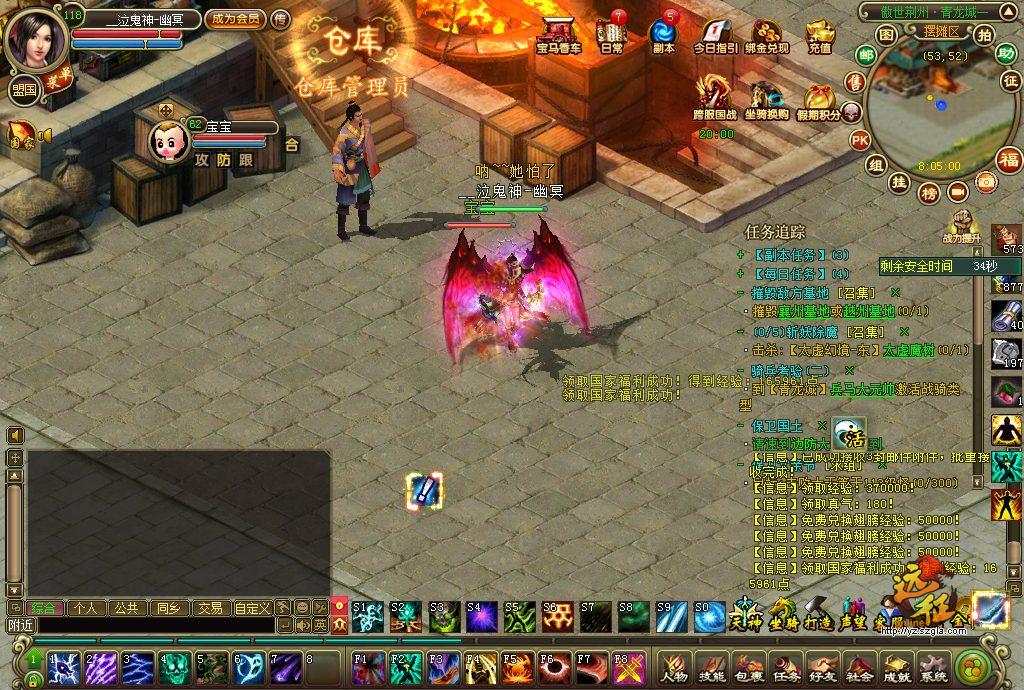The height and width of the screenshot is (690, 1024).
Task: Click the circular minimap
Action: (x=930, y=110)
